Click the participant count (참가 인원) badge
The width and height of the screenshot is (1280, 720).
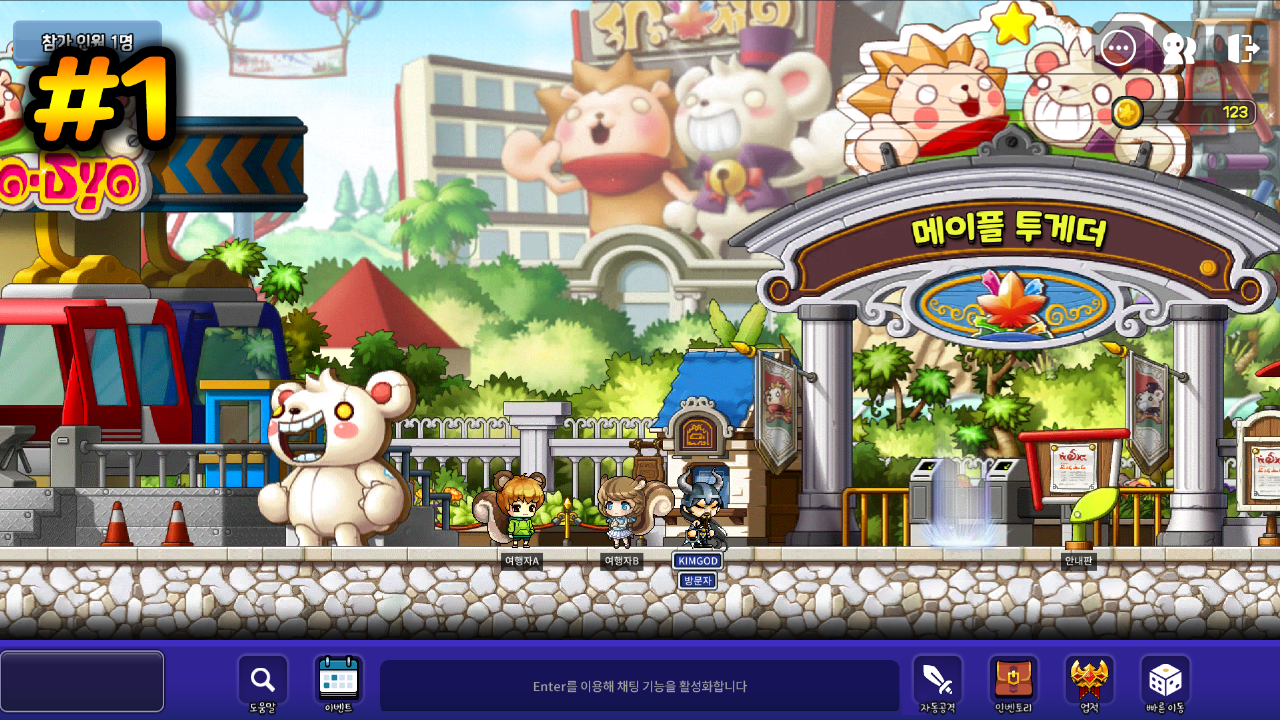(x=88, y=42)
